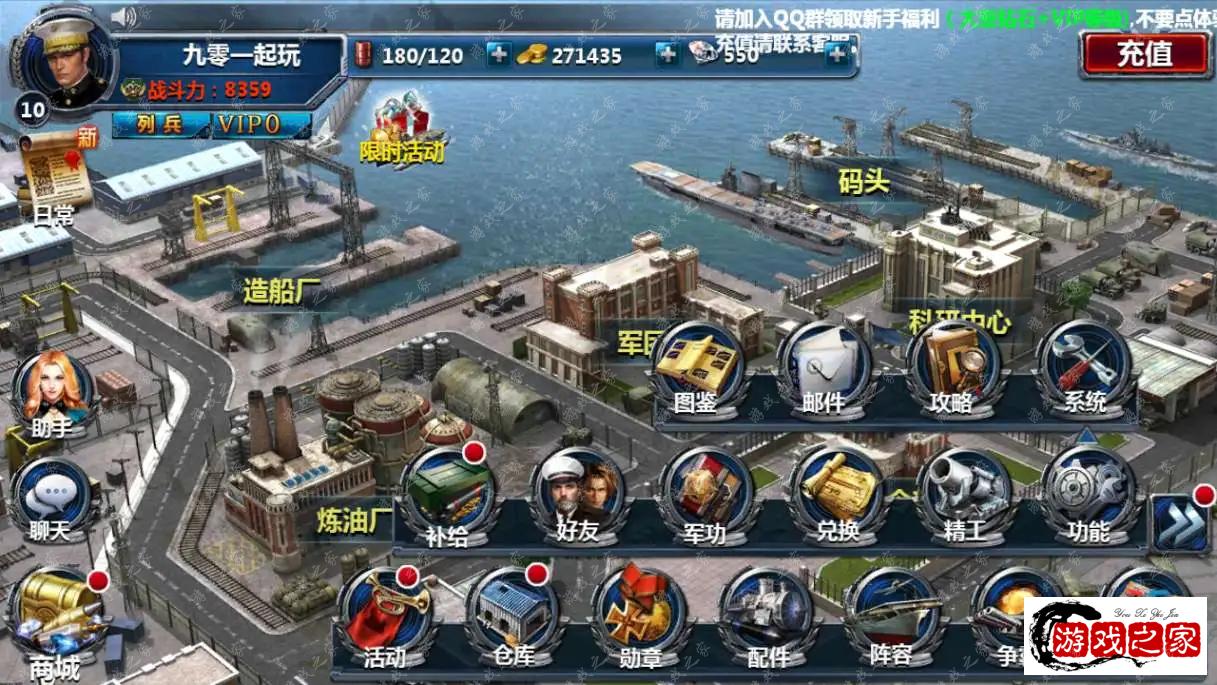Open the 仓库 warehouse
The height and width of the screenshot is (685, 1217).
point(513,620)
